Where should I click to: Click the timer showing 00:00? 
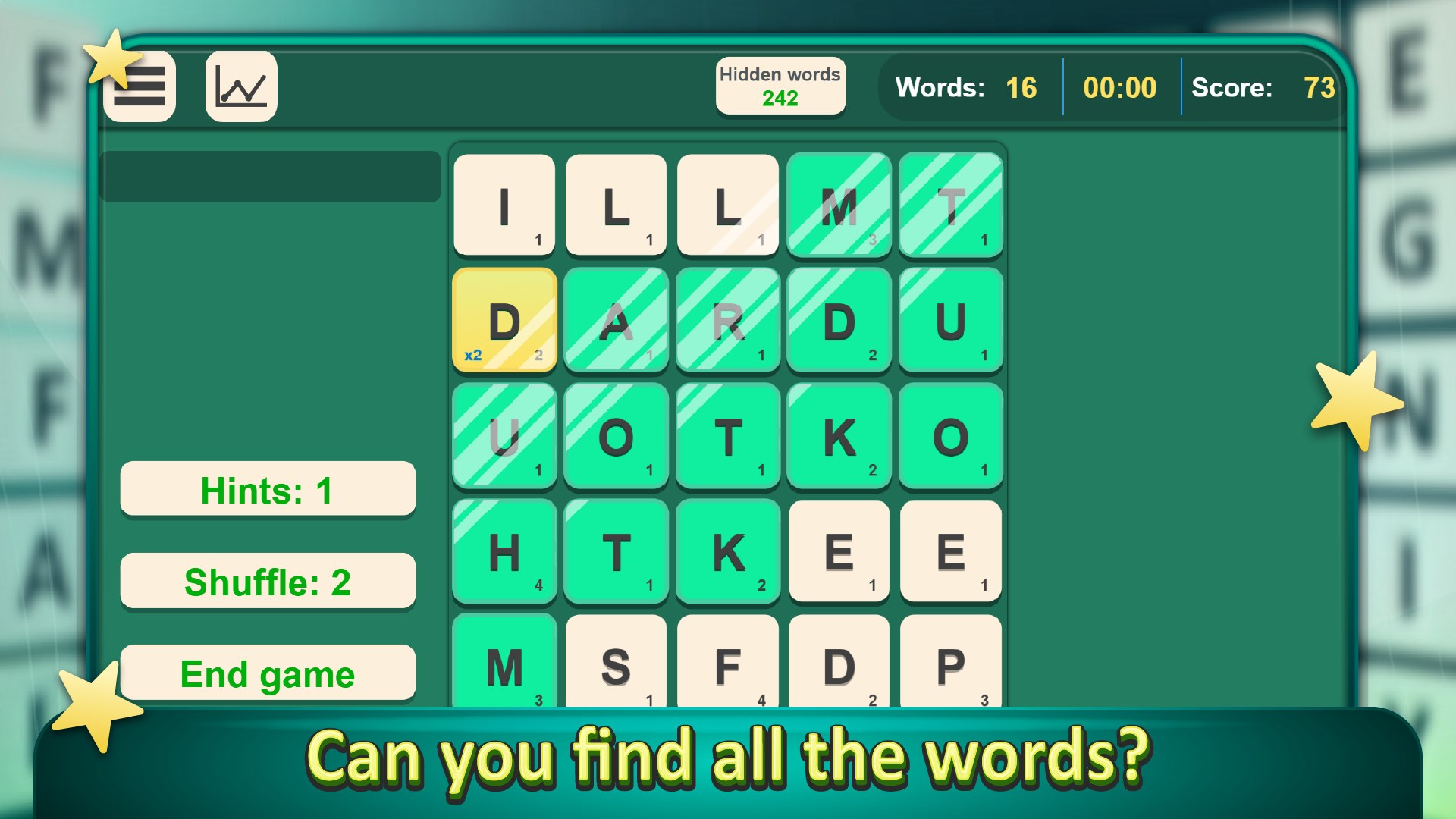coord(1120,88)
